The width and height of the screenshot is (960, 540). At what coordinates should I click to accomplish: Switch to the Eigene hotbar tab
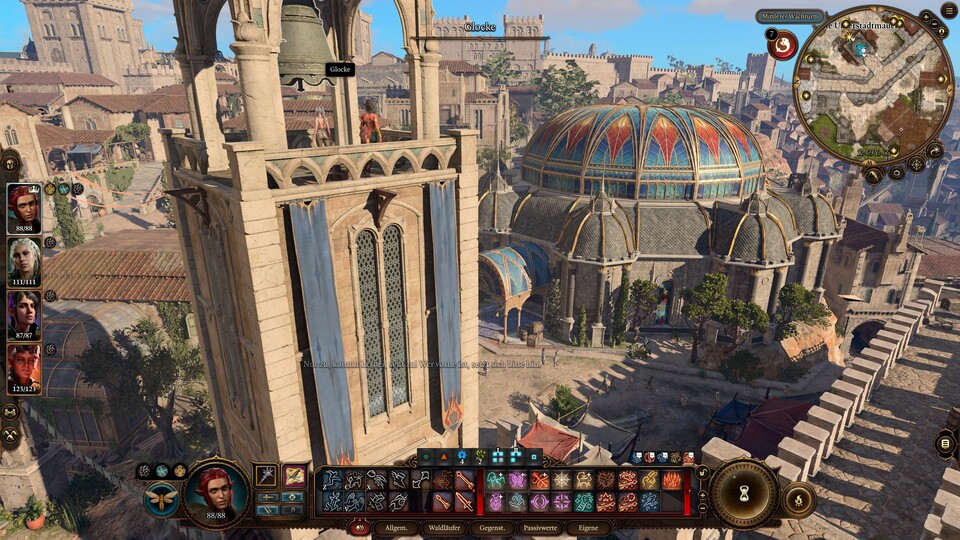pos(588,527)
